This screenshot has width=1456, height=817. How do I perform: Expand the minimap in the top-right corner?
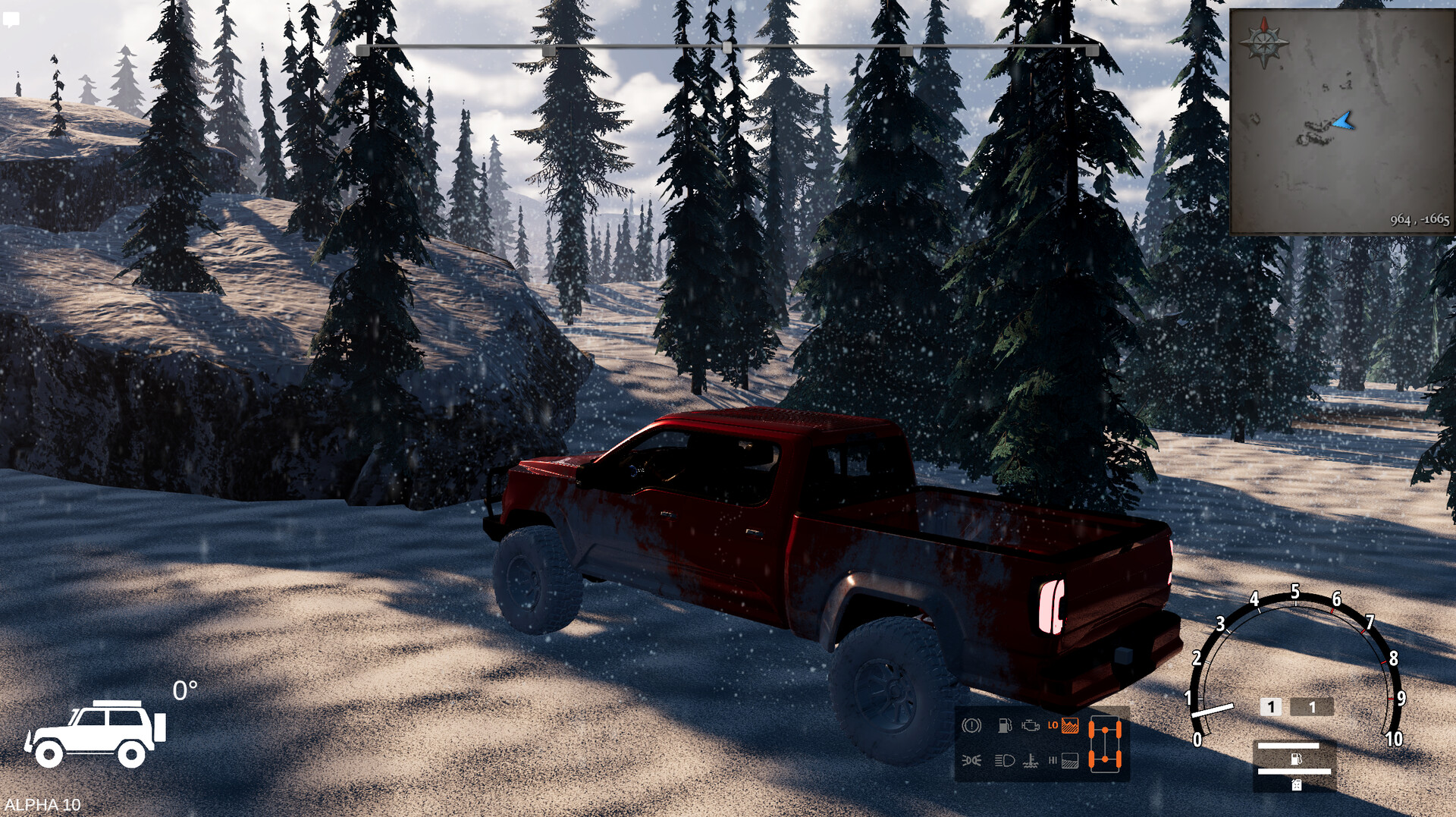1342,118
